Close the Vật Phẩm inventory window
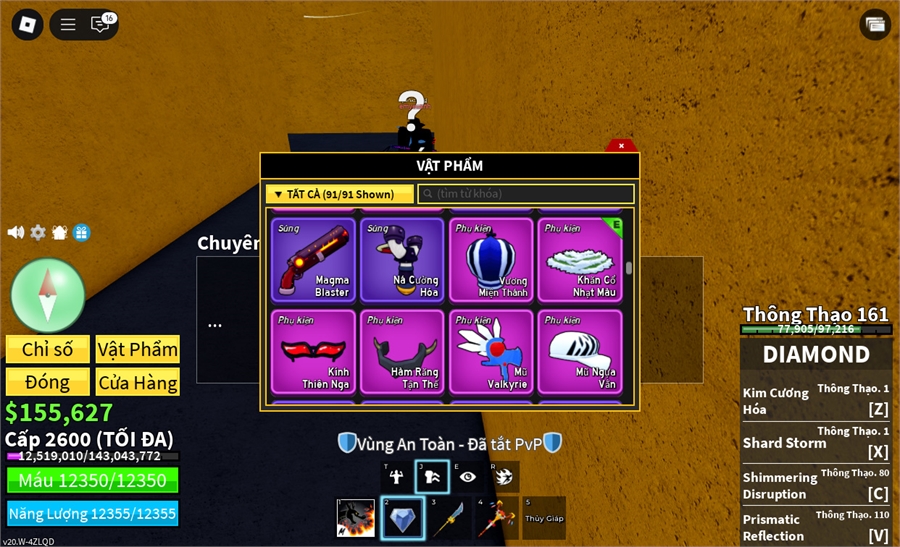Image resolution: width=900 pixels, height=547 pixels. 621,146
